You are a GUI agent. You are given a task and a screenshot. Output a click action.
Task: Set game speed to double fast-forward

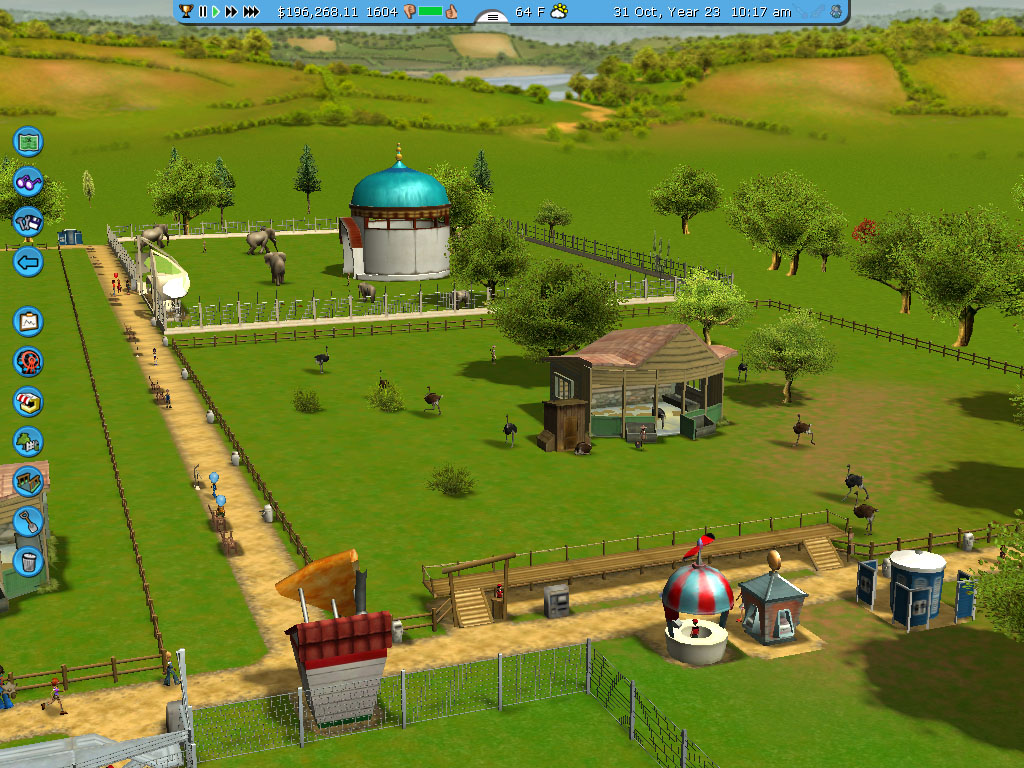pyautogui.click(x=231, y=12)
